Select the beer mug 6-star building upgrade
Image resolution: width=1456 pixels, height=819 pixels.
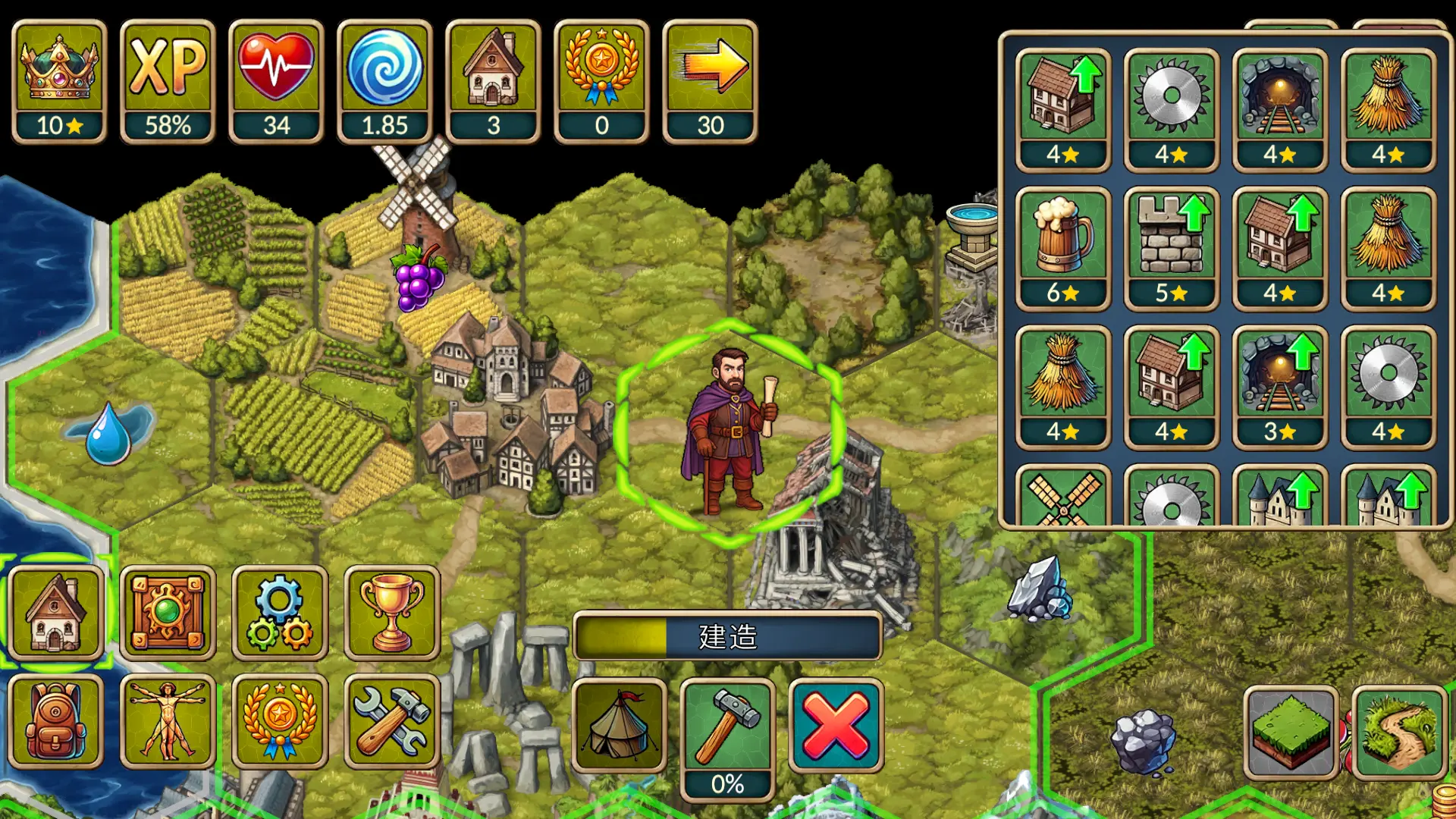click(1062, 241)
